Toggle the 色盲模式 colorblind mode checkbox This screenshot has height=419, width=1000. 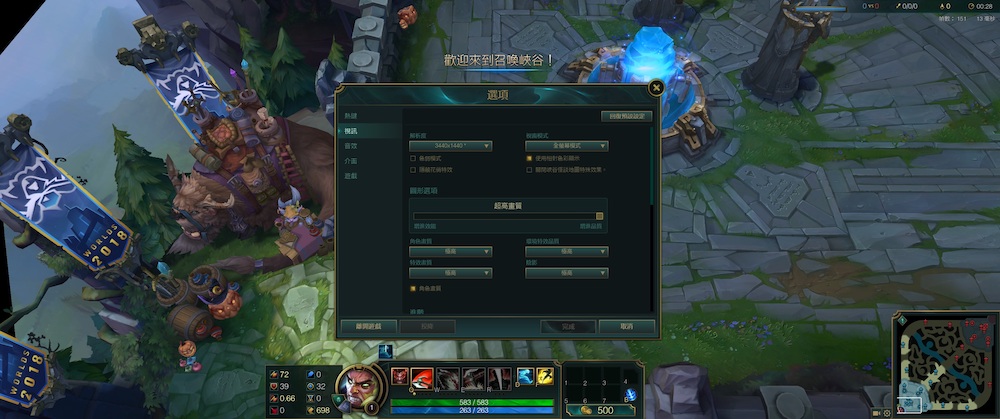click(x=414, y=158)
